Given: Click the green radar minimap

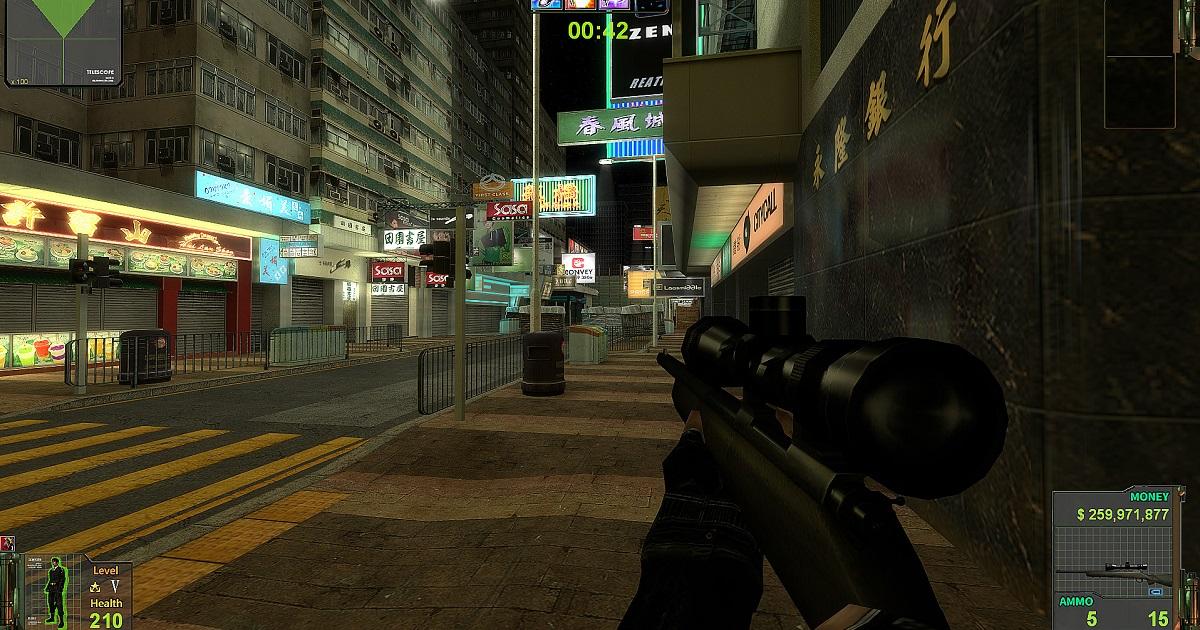Looking at the screenshot, I should (x=63, y=38).
